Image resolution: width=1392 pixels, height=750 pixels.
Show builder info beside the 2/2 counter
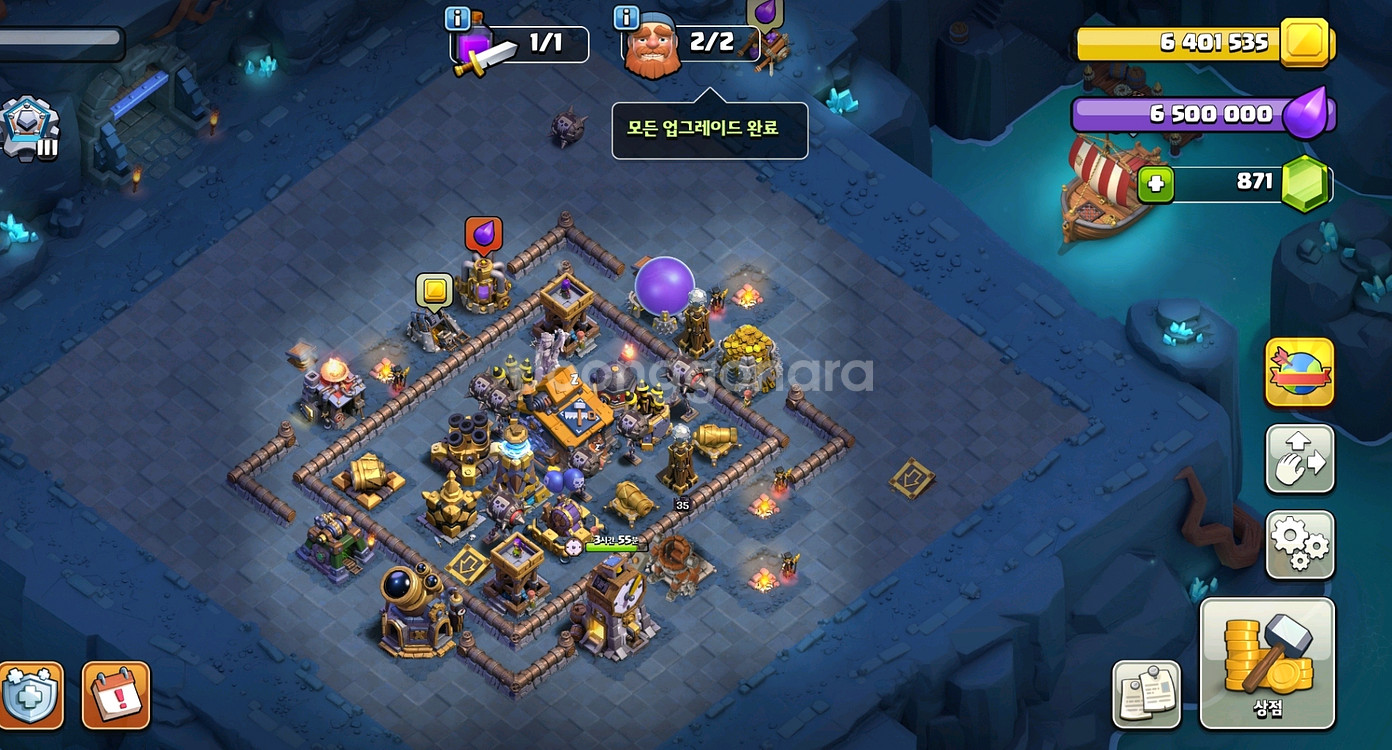tap(627, 18)
